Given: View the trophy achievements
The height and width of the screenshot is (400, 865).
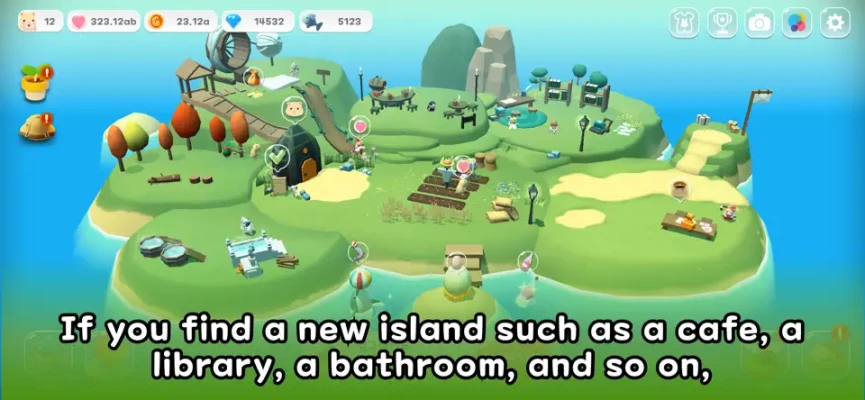Looking at the screenshot, I should click(x=722, y=23).
